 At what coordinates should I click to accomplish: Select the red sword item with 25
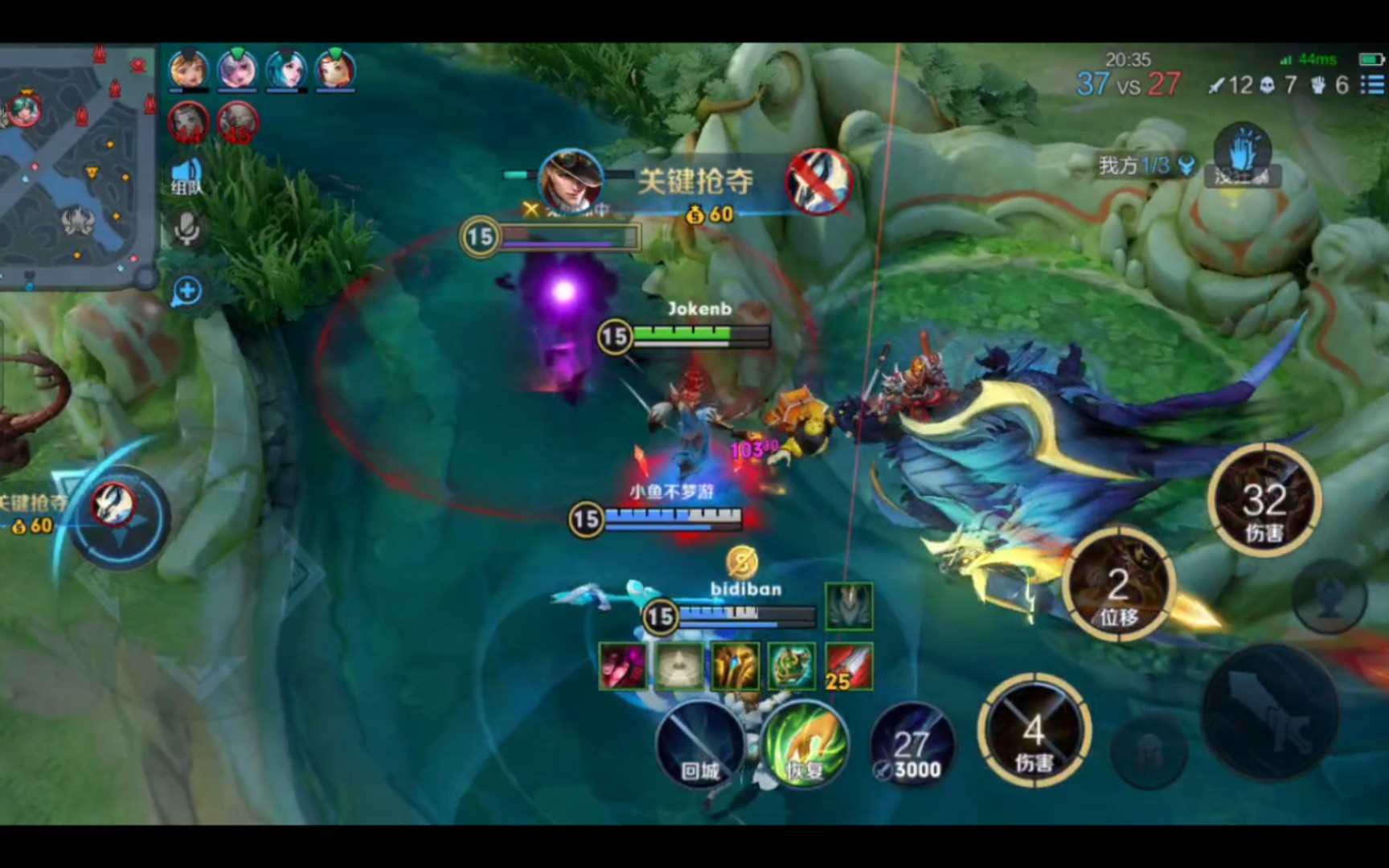[849, 666]
